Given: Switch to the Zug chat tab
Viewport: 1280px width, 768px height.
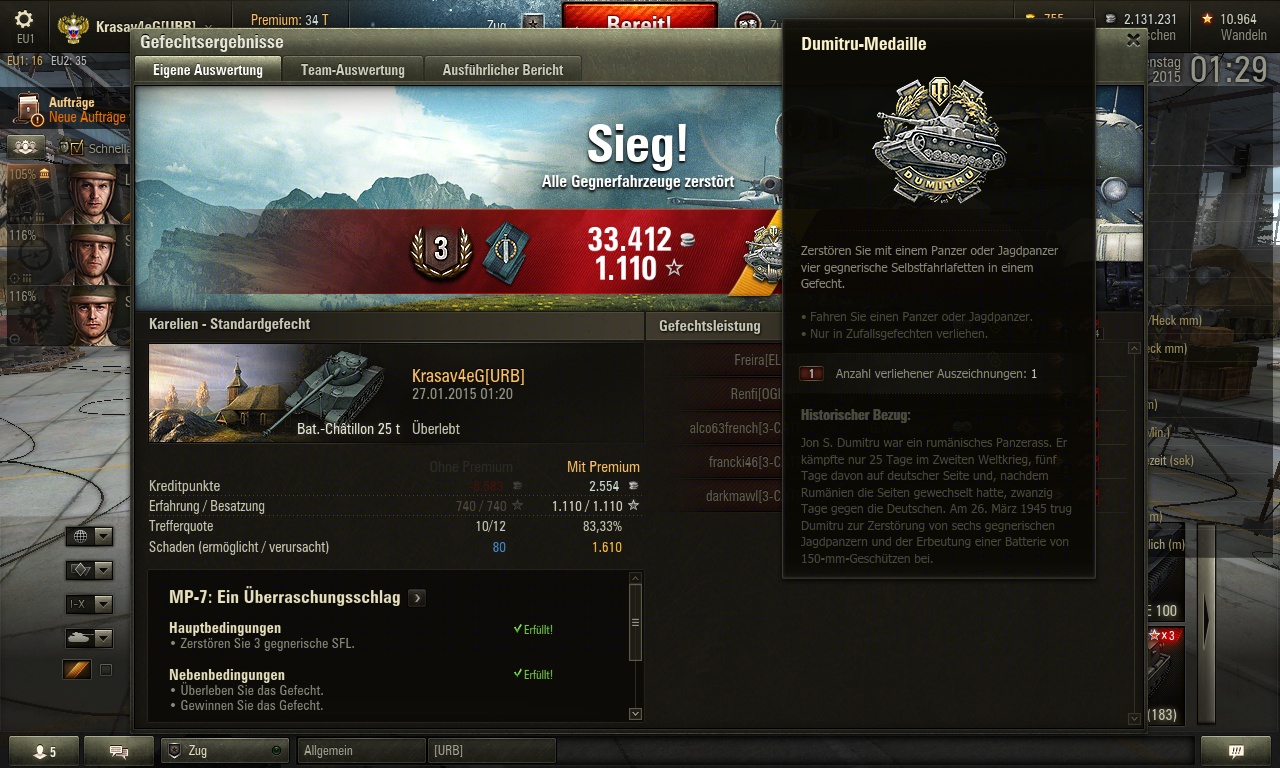Looking at the screenshot, I should tap(225, 750).
